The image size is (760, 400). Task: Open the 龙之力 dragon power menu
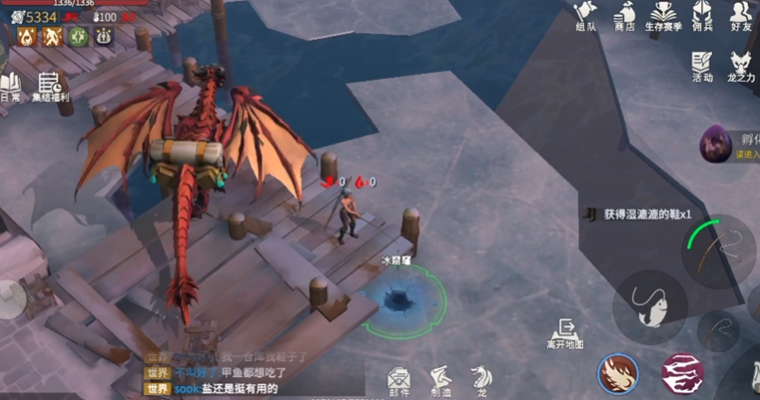pyautogui.click(x=741, y=66)
